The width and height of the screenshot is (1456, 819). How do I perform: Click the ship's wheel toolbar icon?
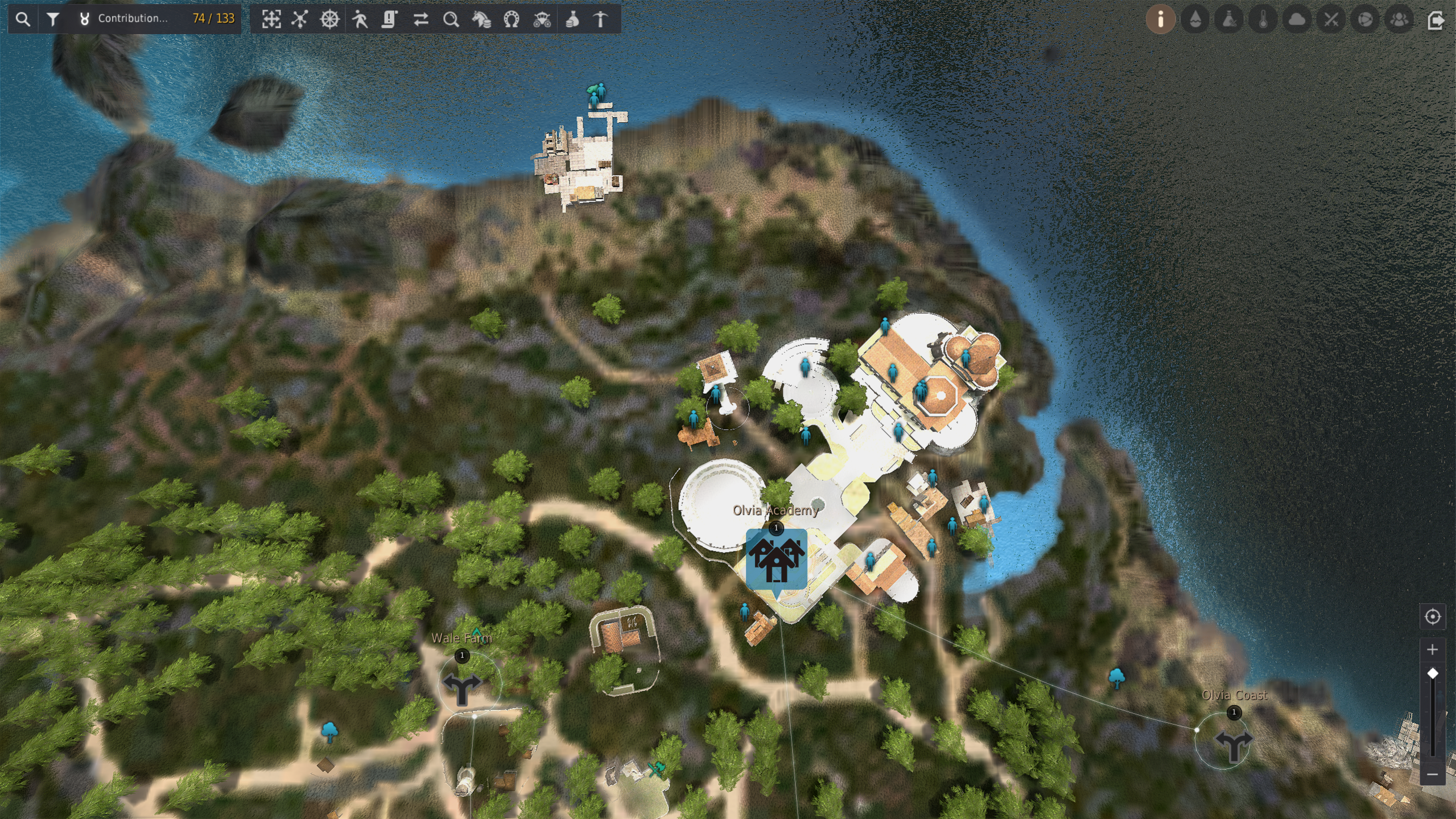click(329, 19)
